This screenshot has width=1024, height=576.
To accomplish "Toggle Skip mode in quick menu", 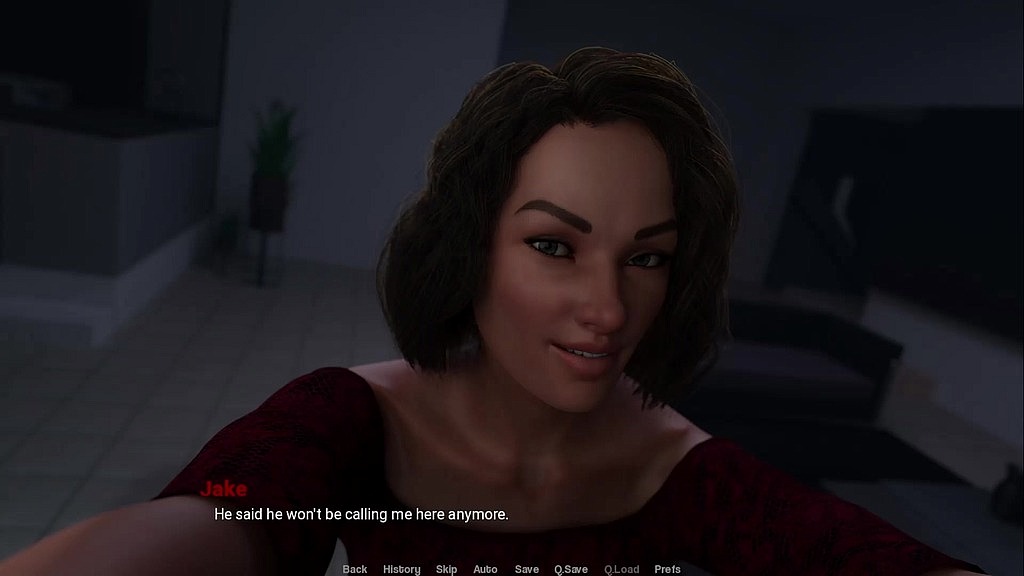I will [446, 569].
